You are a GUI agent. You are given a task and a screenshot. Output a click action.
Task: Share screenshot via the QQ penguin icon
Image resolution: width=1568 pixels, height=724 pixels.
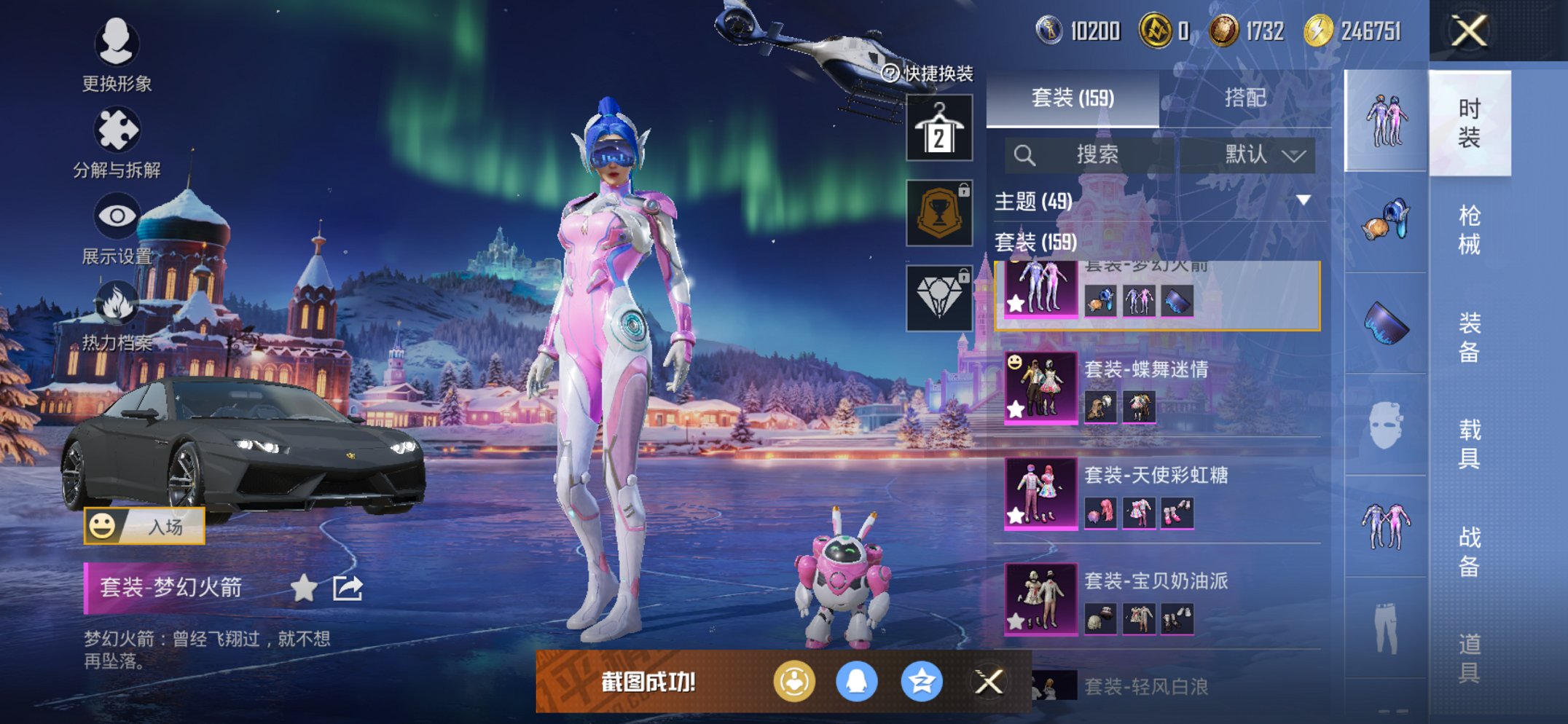(856, 682)
